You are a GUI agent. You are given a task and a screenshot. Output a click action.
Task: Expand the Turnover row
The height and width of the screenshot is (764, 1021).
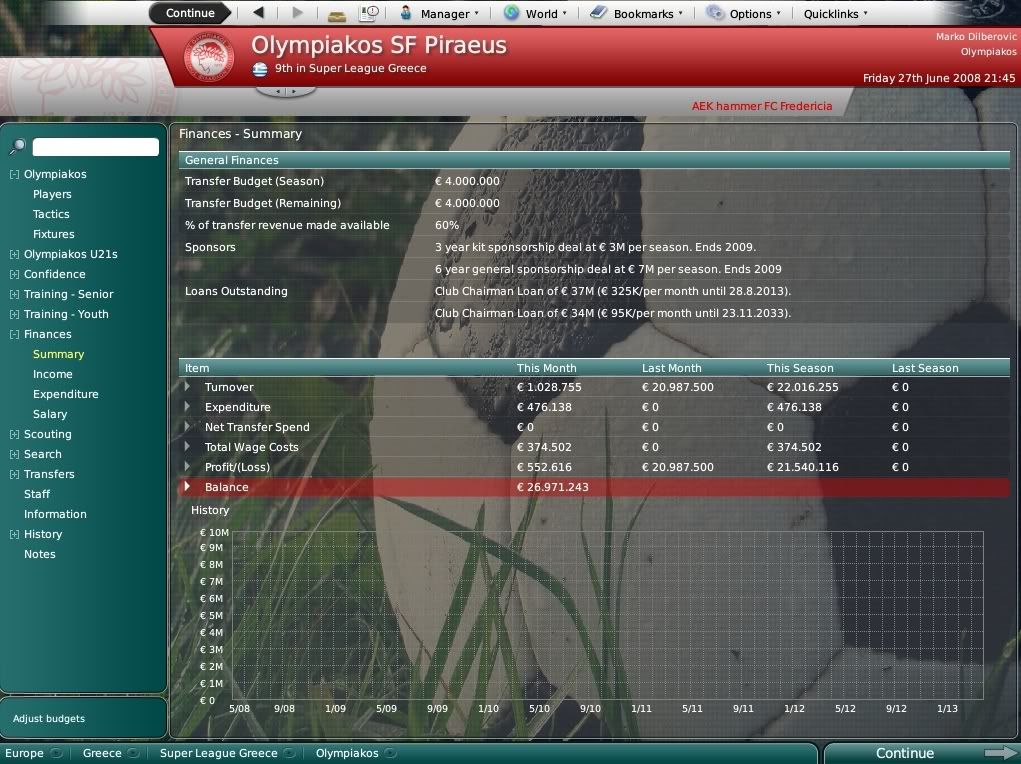187,387
